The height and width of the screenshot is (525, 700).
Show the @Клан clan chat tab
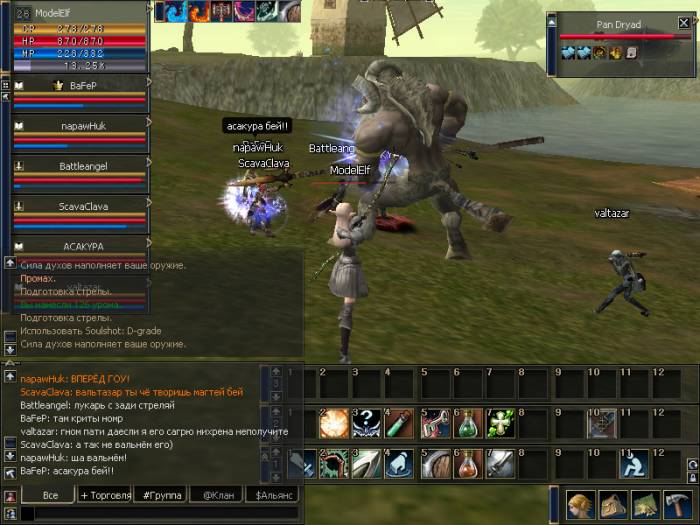tap(218, 494)
